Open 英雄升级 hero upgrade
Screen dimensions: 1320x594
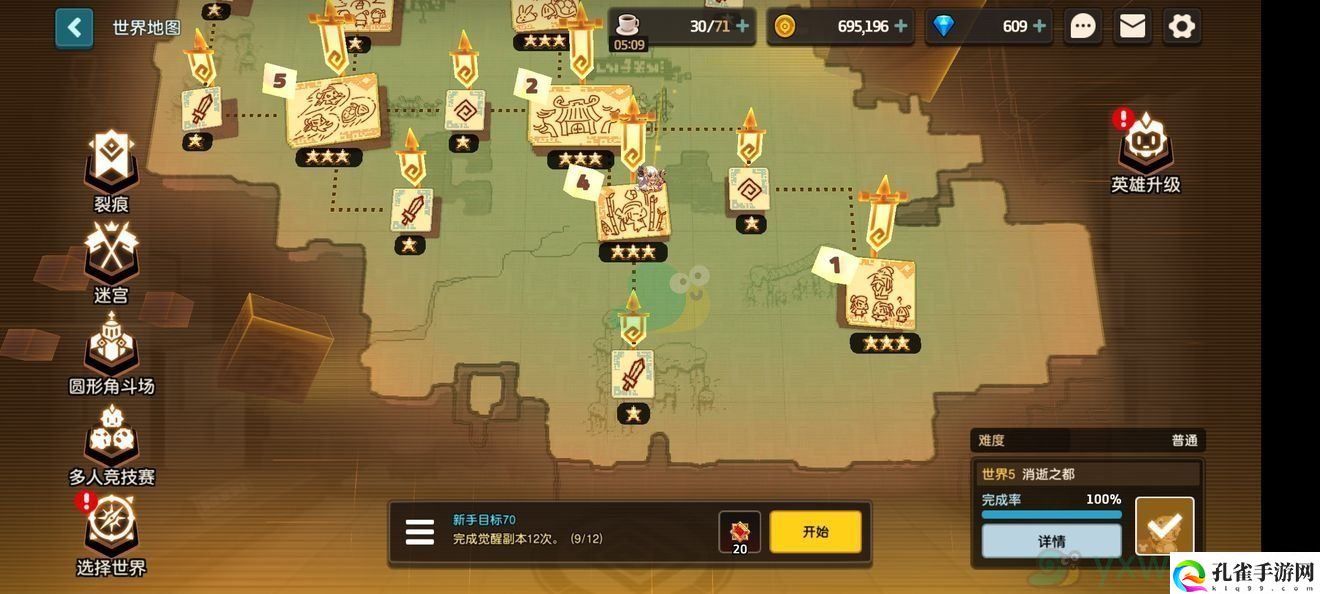pyautogui.click(x=1146, y=150)
